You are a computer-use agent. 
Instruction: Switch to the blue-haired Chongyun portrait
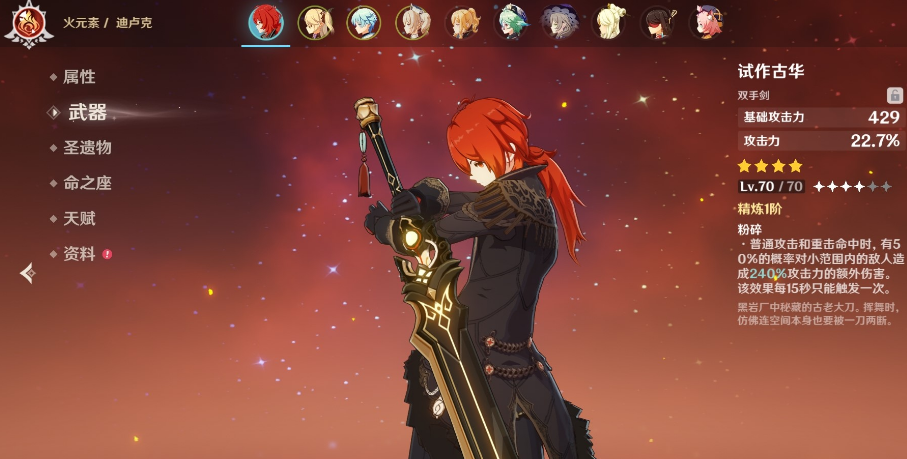(364, 22)
